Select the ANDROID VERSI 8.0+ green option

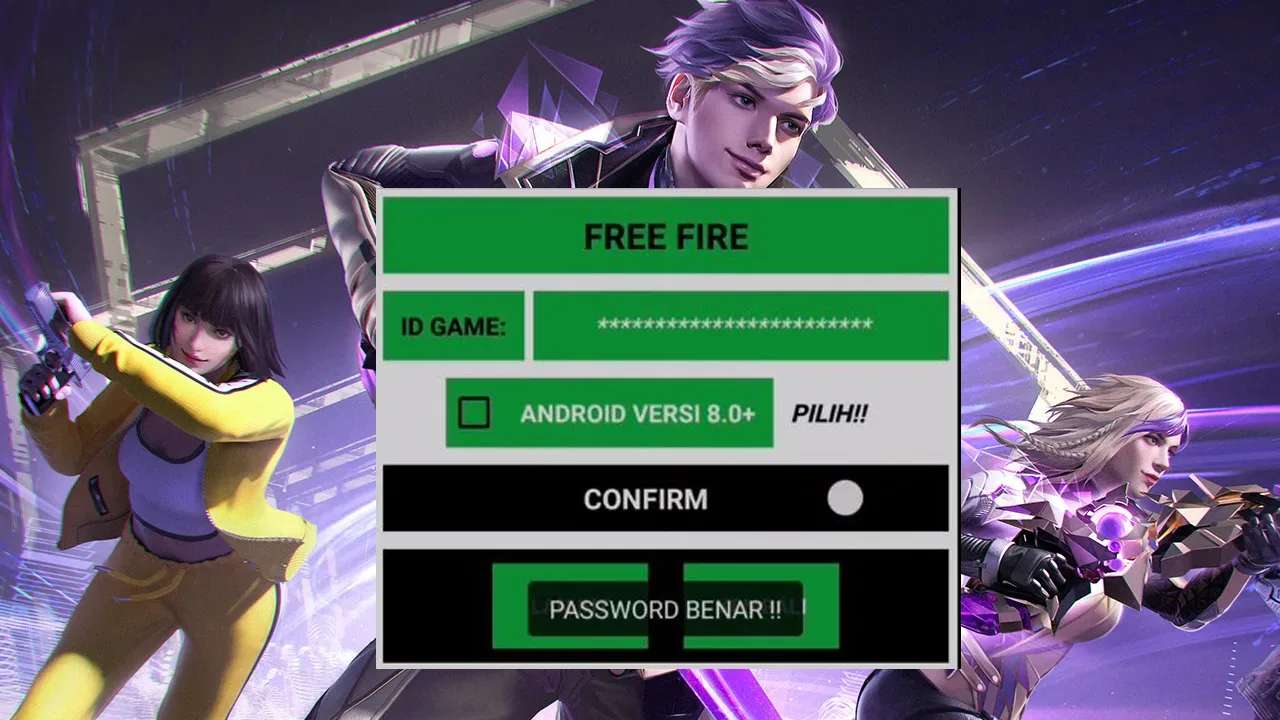point(610,413)
